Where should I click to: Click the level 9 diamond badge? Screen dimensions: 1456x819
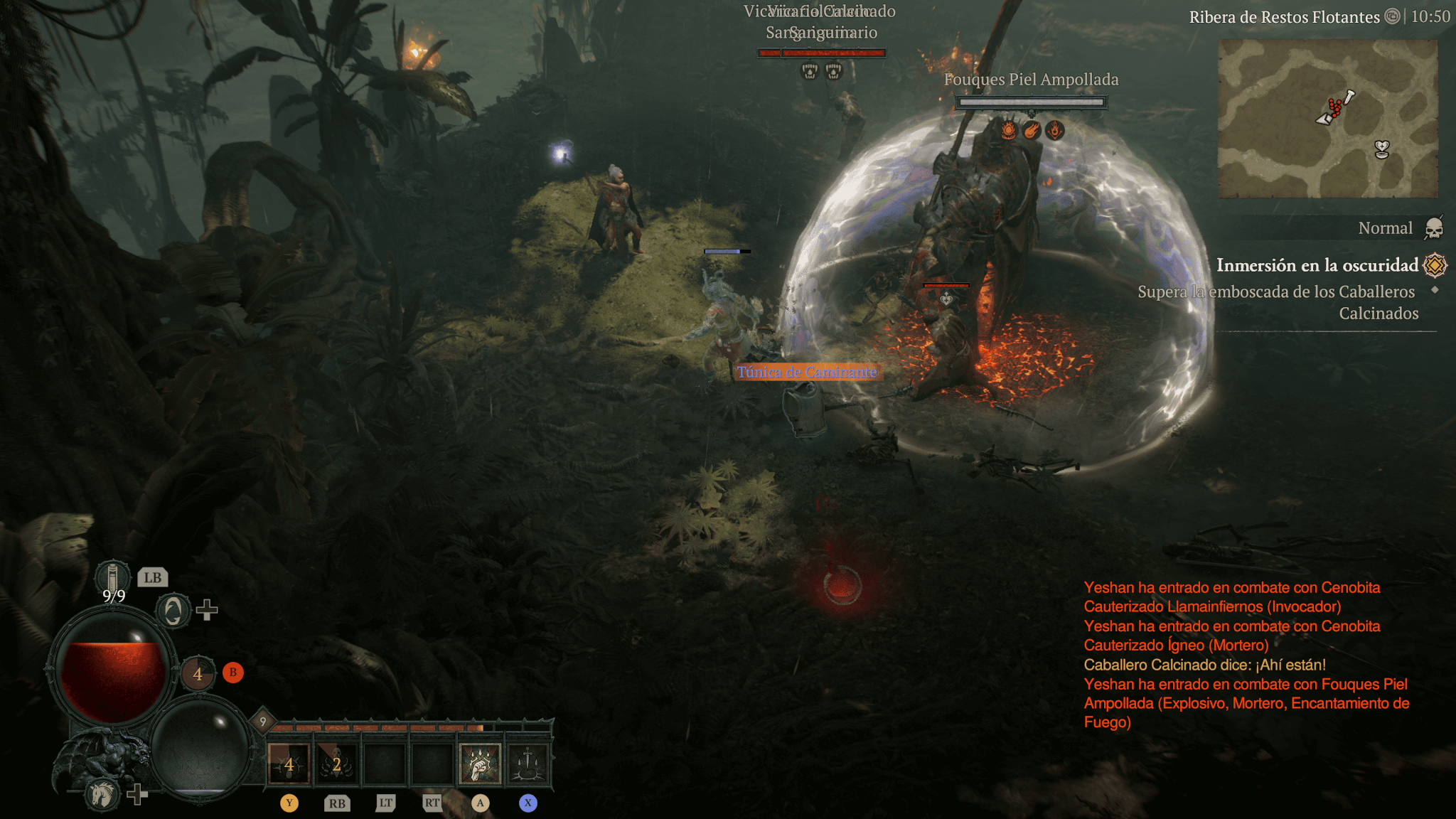(262, 722)
